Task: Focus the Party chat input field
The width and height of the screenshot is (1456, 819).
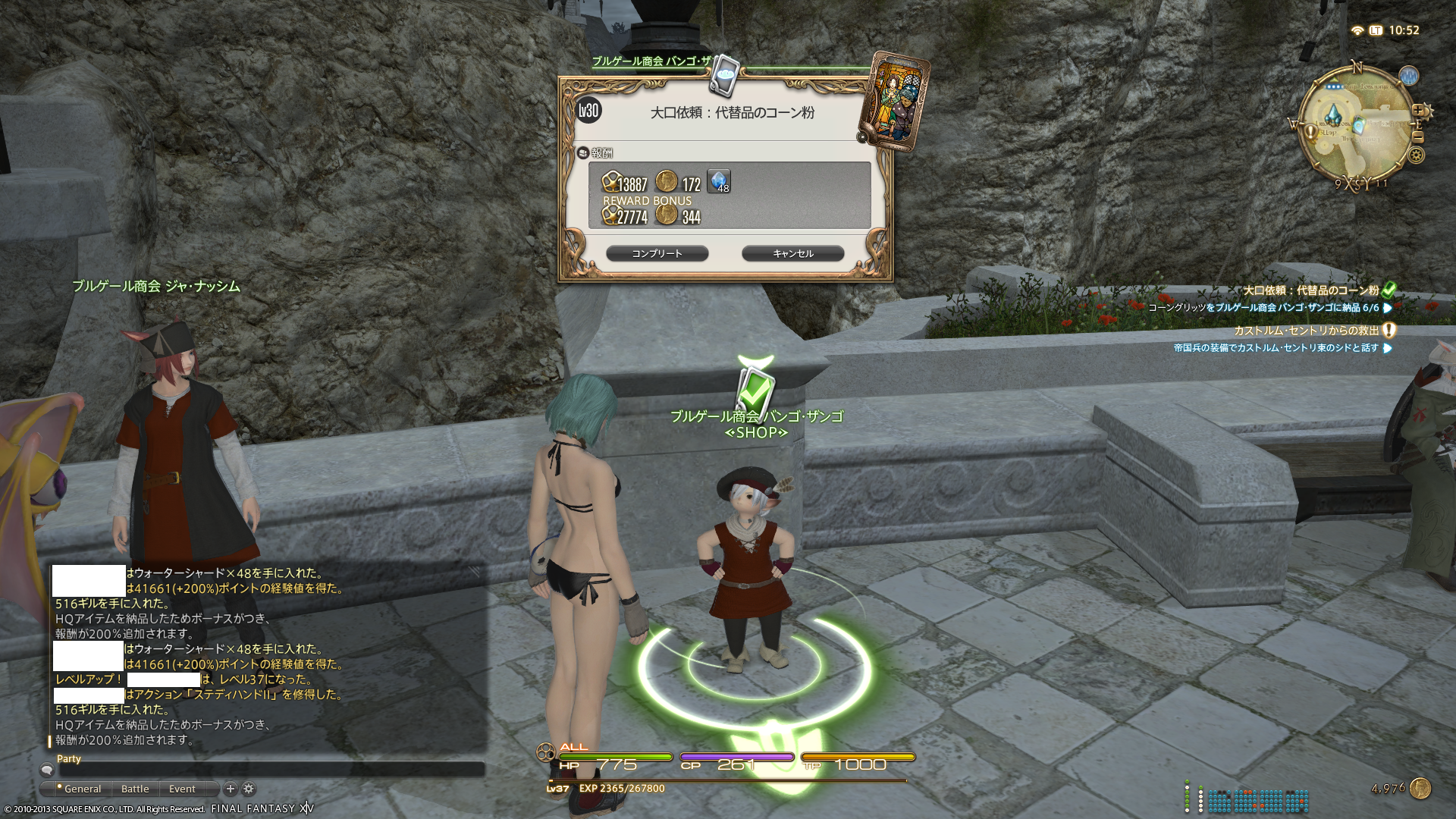Action: [265, 770]
